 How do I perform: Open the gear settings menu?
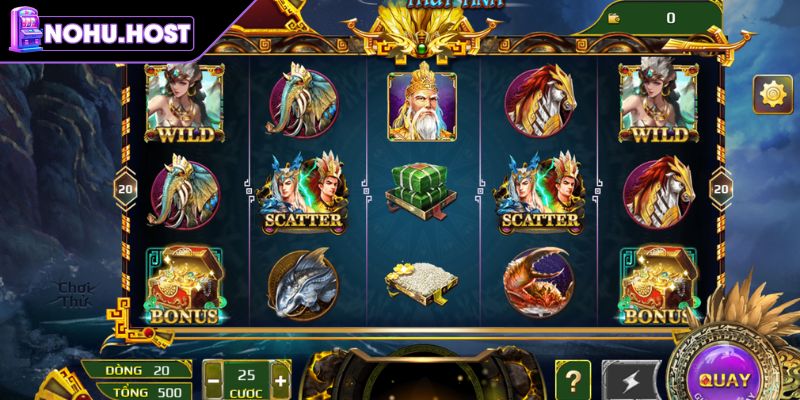pos(772,95)
